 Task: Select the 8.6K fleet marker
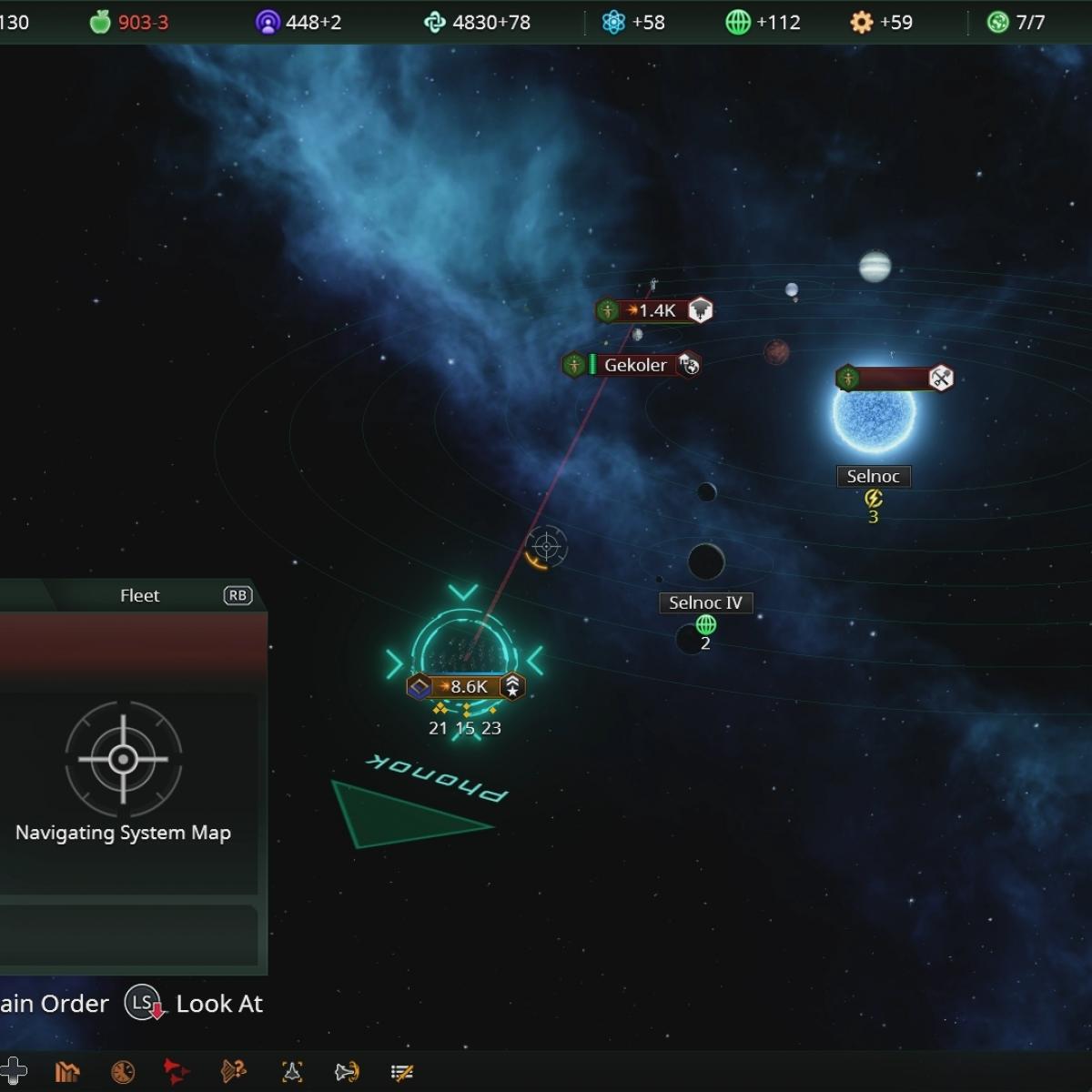pos(467,686)
